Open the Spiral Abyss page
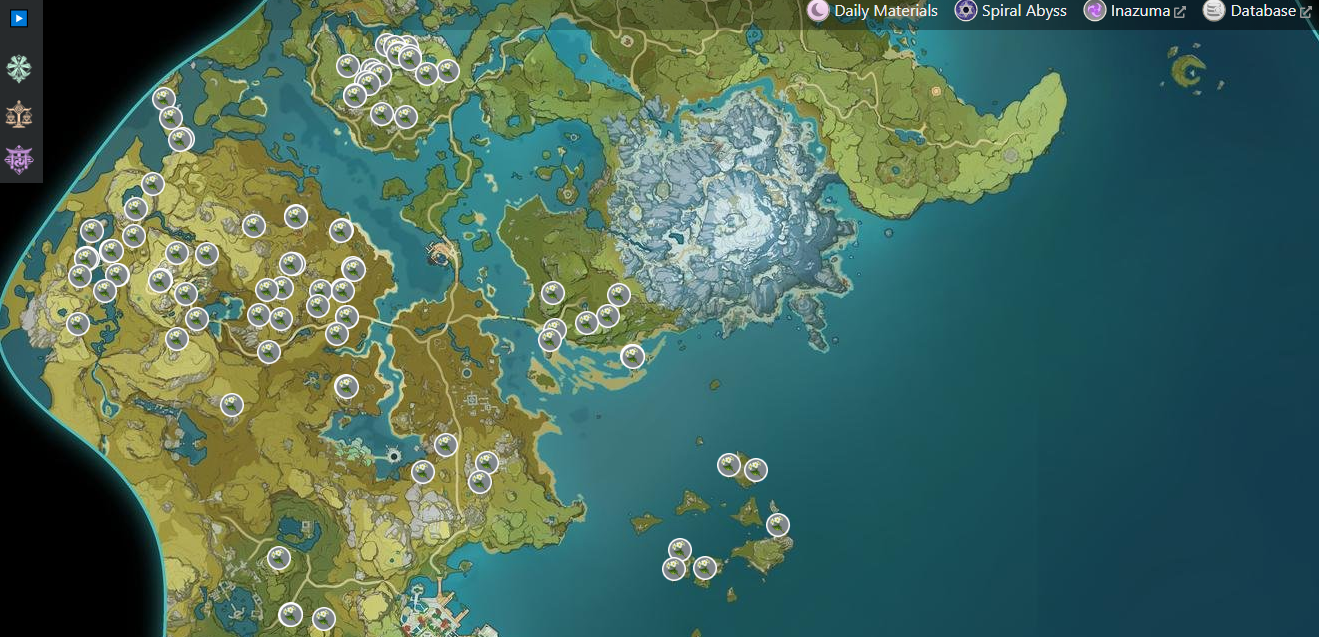The image size is (1319, 637). 1011,11
